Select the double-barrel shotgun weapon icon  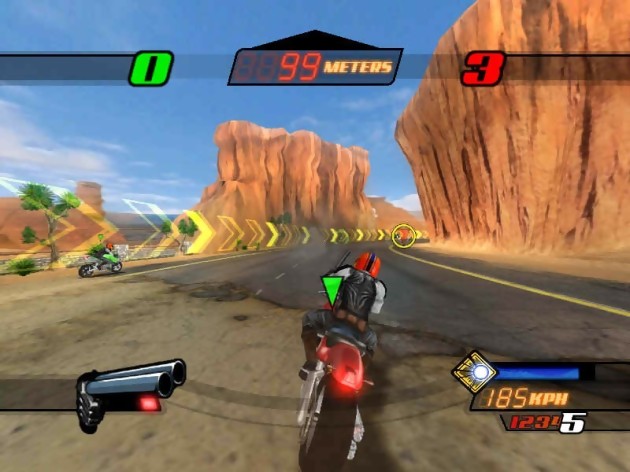tap(129, 388)
